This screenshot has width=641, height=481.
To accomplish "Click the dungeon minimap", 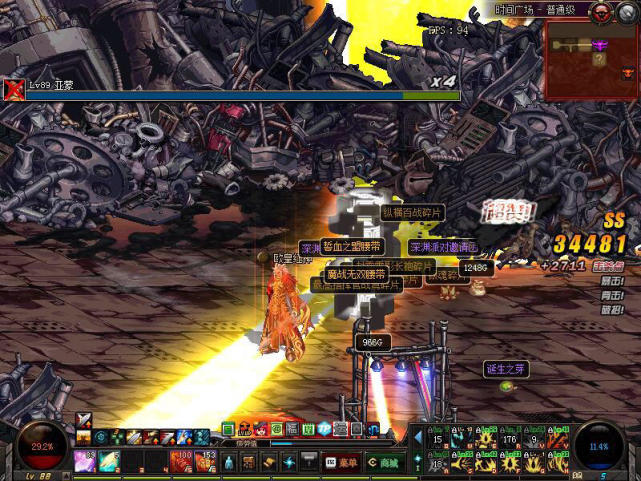I will click(593, 58).
